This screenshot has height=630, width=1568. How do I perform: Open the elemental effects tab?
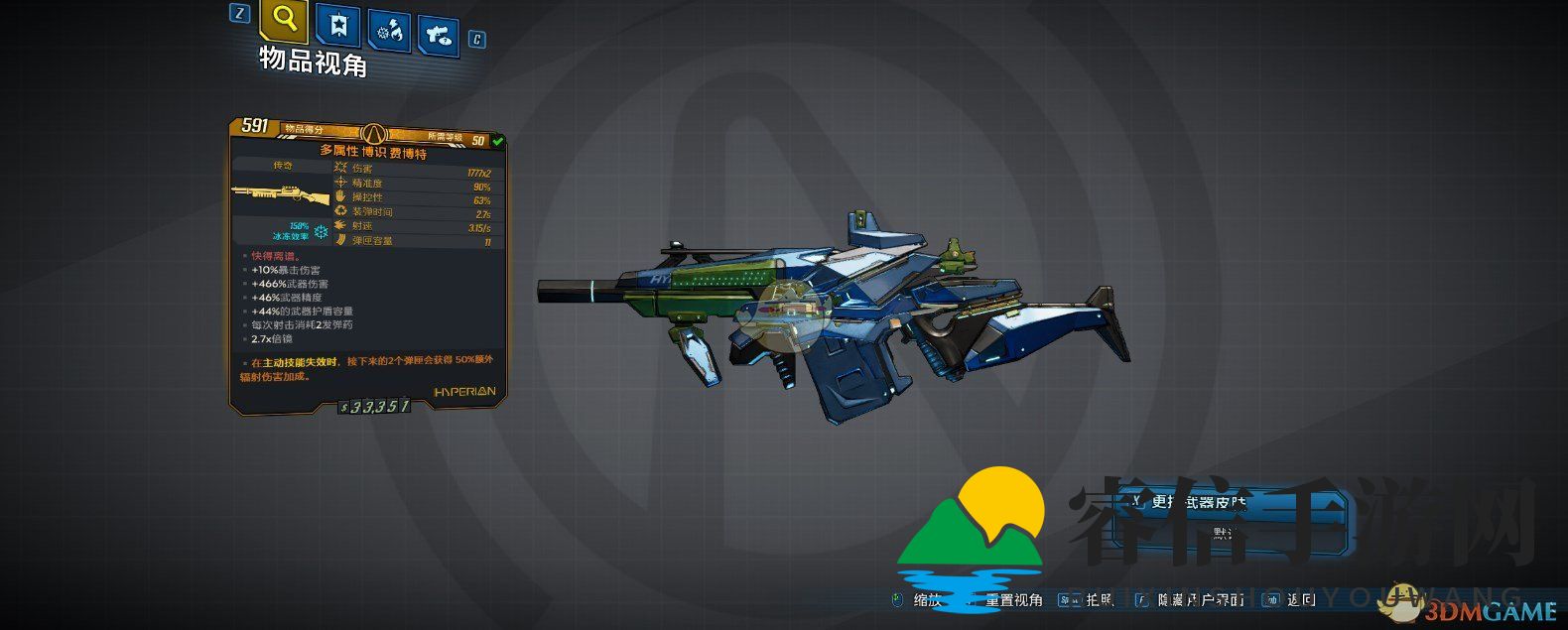388,32
